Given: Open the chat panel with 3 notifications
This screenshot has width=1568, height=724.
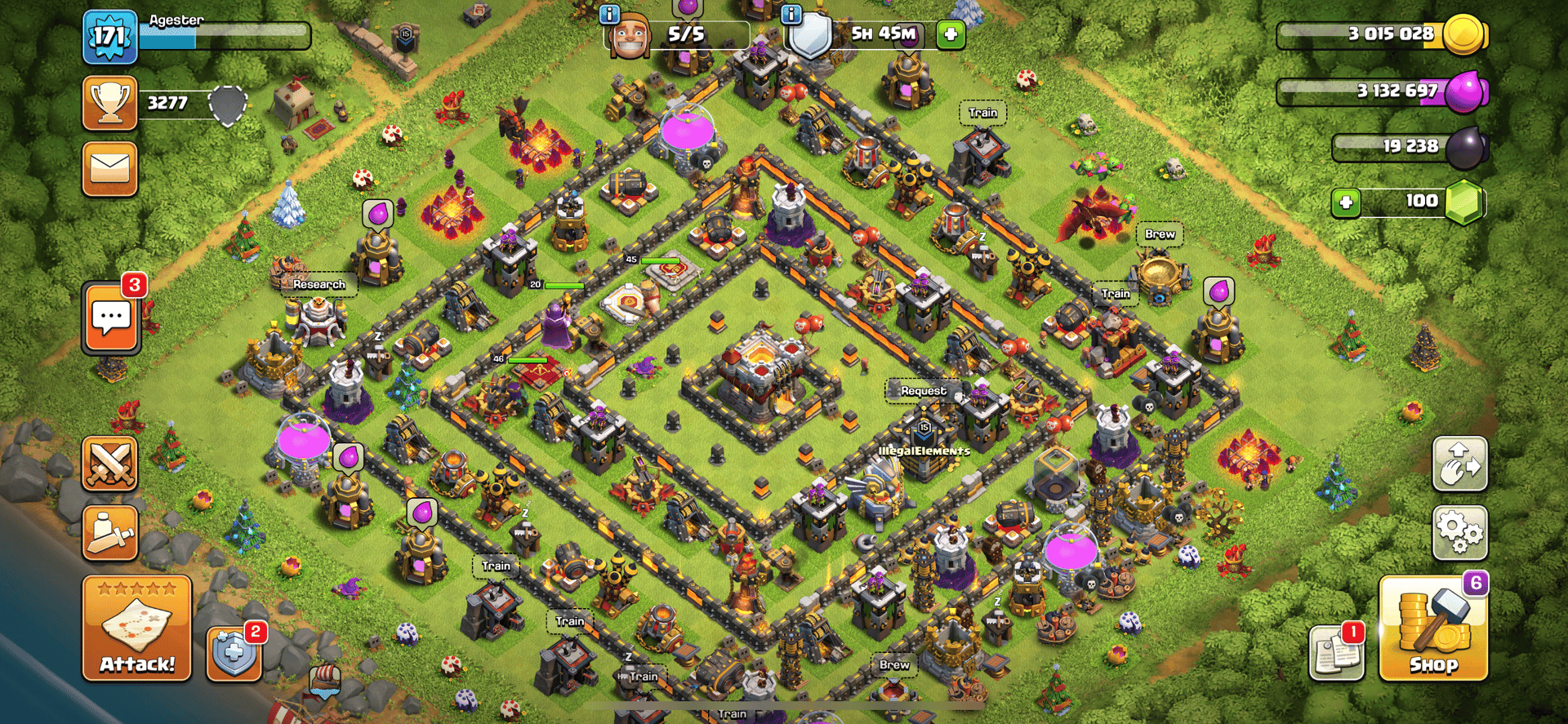Looking at the screenshot, I should click(111, 318).
